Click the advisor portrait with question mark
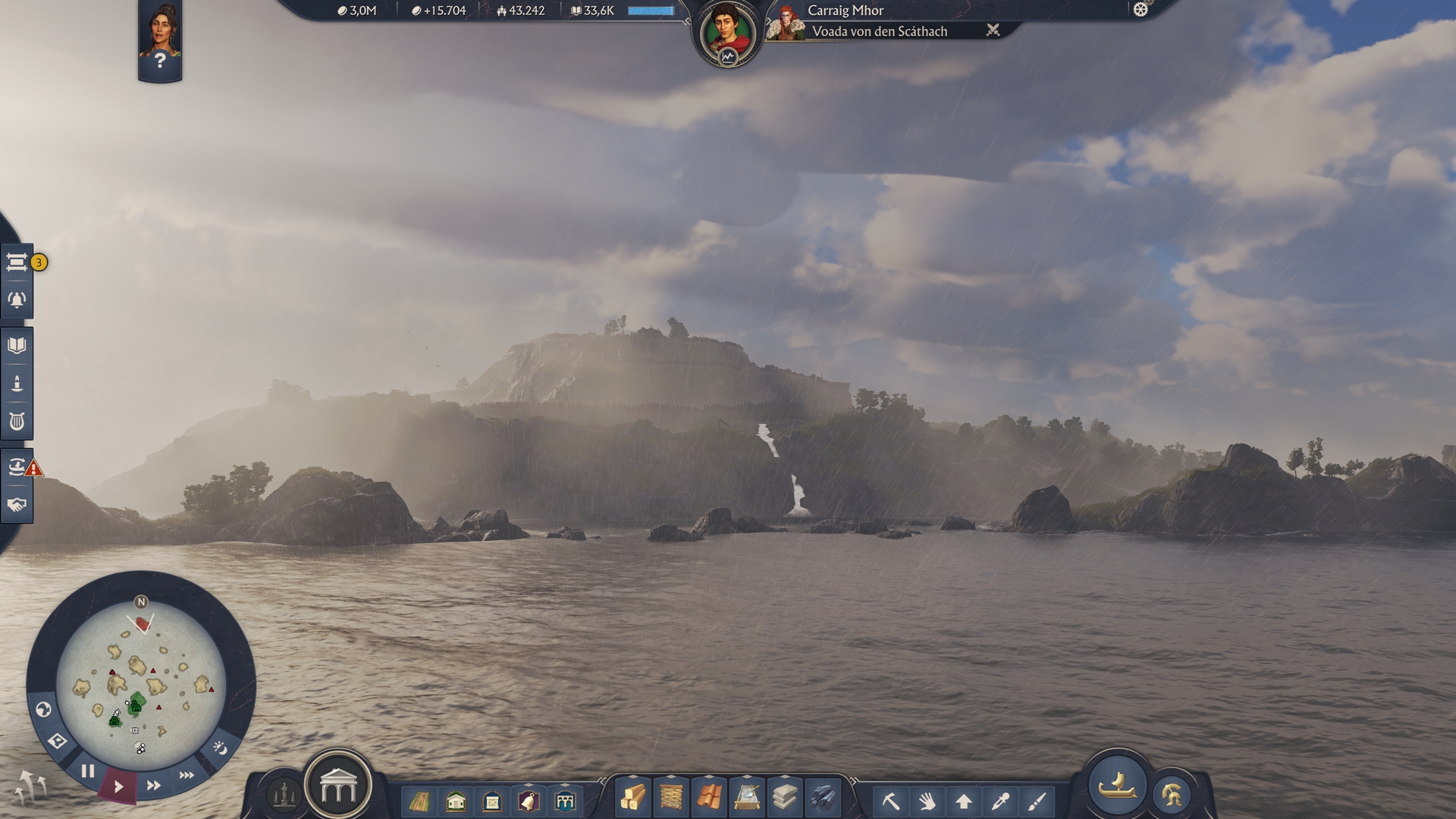Viewport: 1456px width, 819px height. coord(160,40)
